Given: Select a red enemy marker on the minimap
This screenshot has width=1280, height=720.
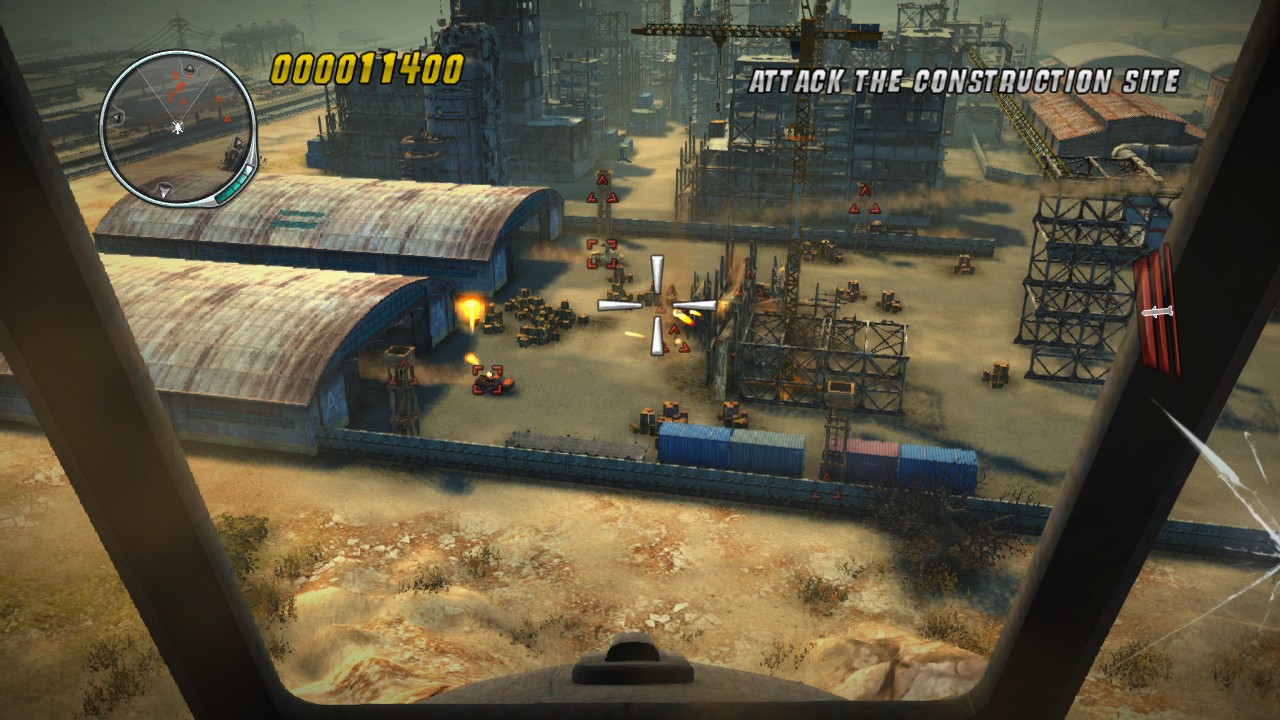Looking at the screenshot, I should click(182, 87).
